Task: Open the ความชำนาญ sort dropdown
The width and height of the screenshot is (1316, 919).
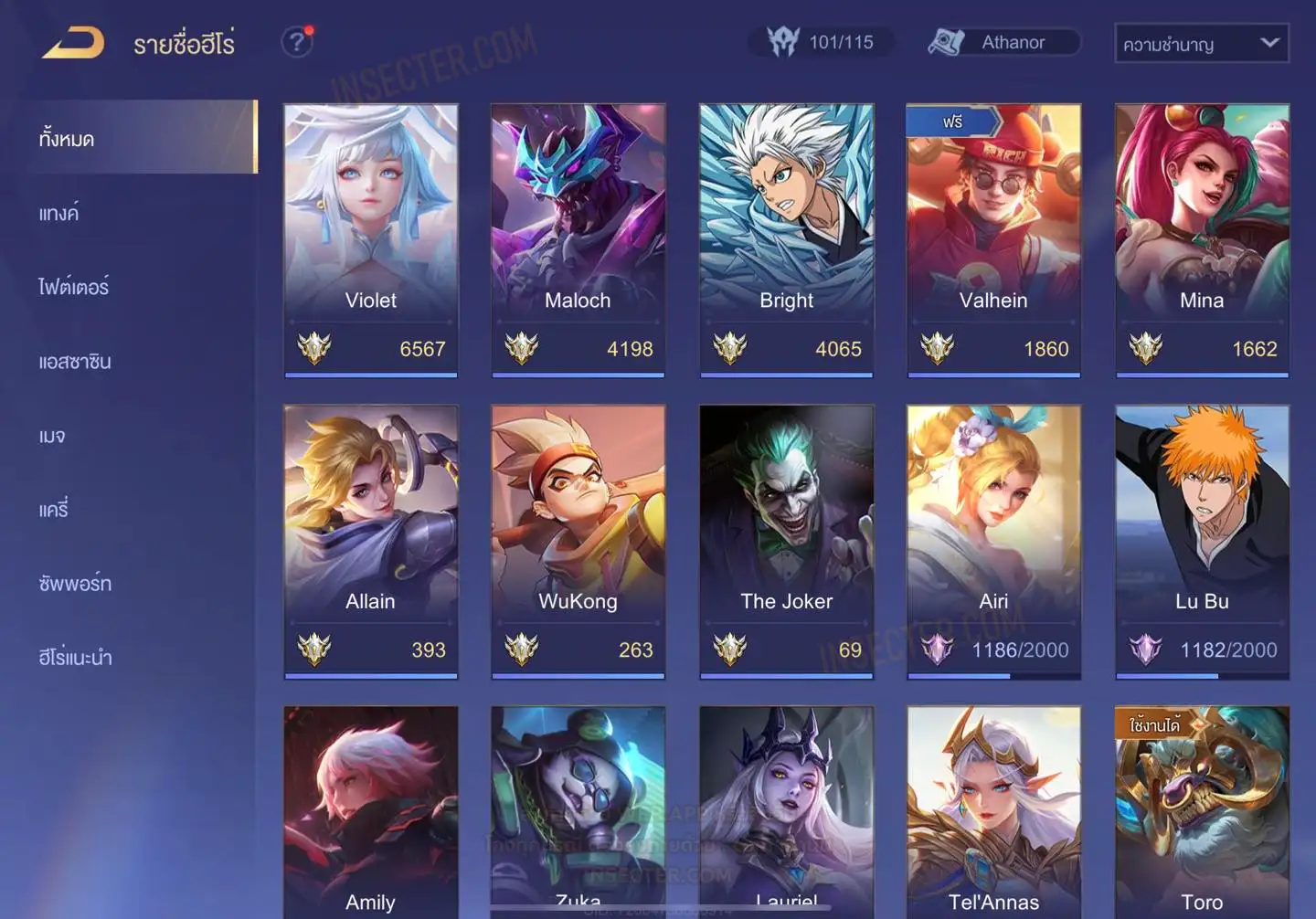Action: 1201,43
